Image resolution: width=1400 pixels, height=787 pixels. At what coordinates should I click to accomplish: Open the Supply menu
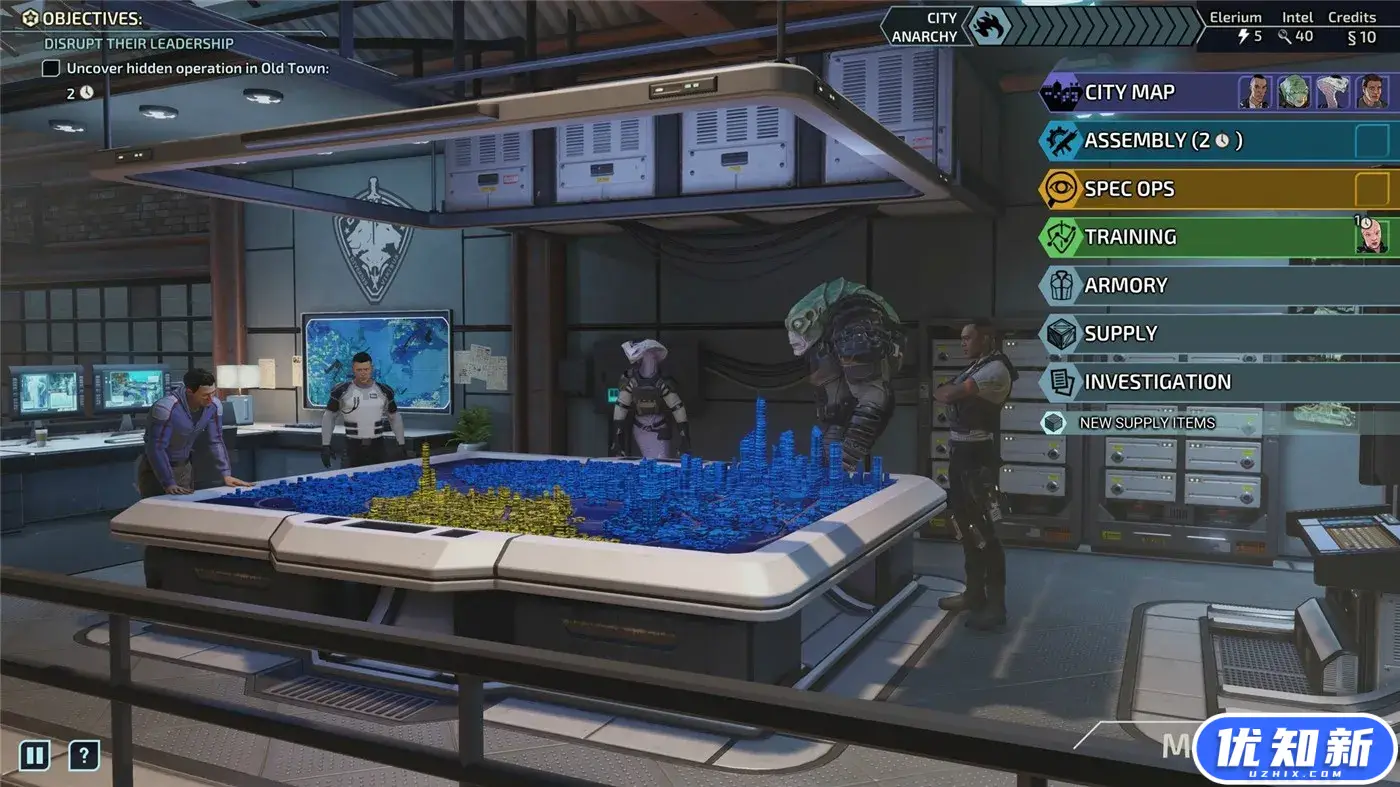[x=1120, y=333]
